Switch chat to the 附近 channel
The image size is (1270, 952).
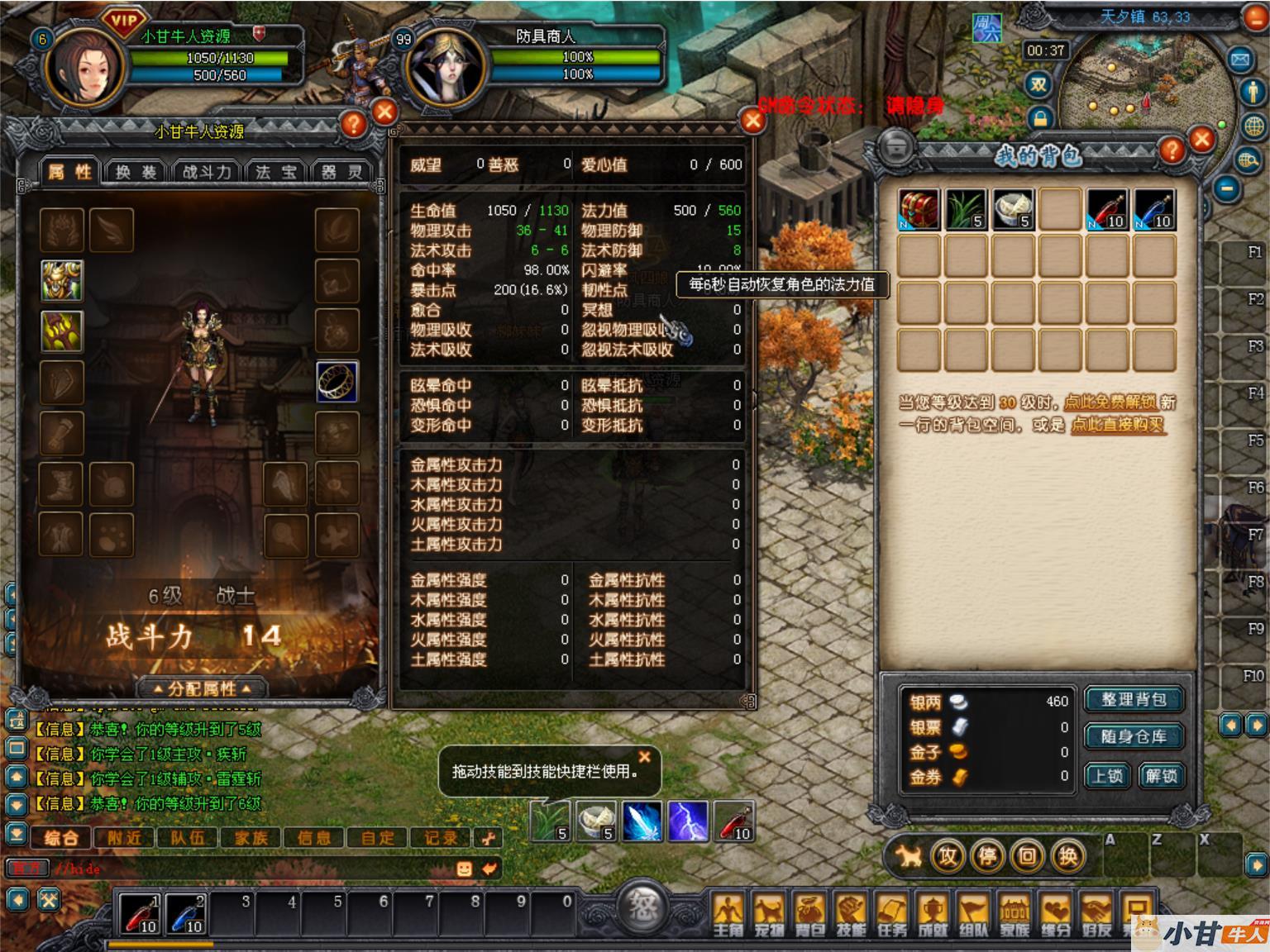point(124,838)
